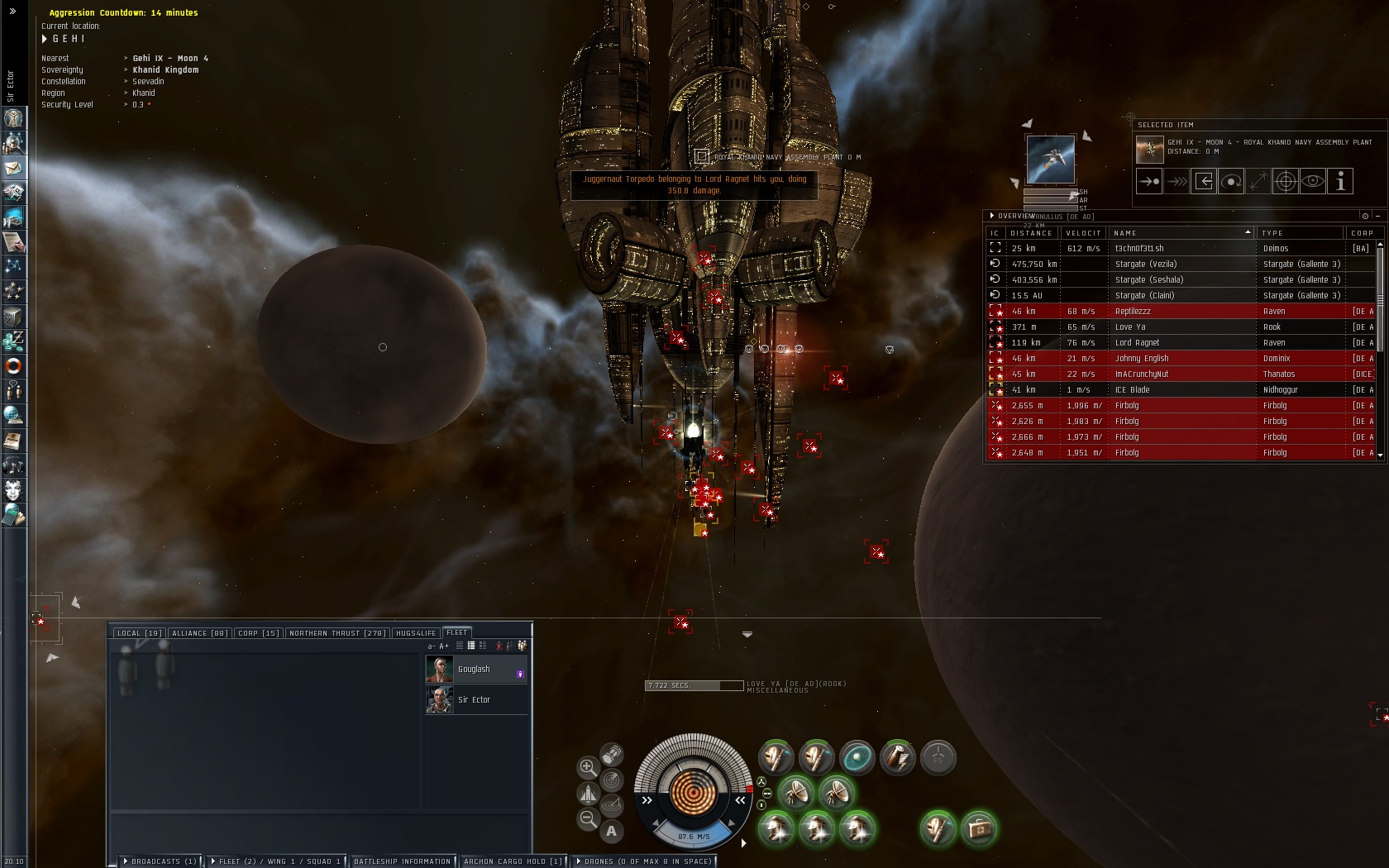Look at the selected item with eye button

tap(1313, 181)
